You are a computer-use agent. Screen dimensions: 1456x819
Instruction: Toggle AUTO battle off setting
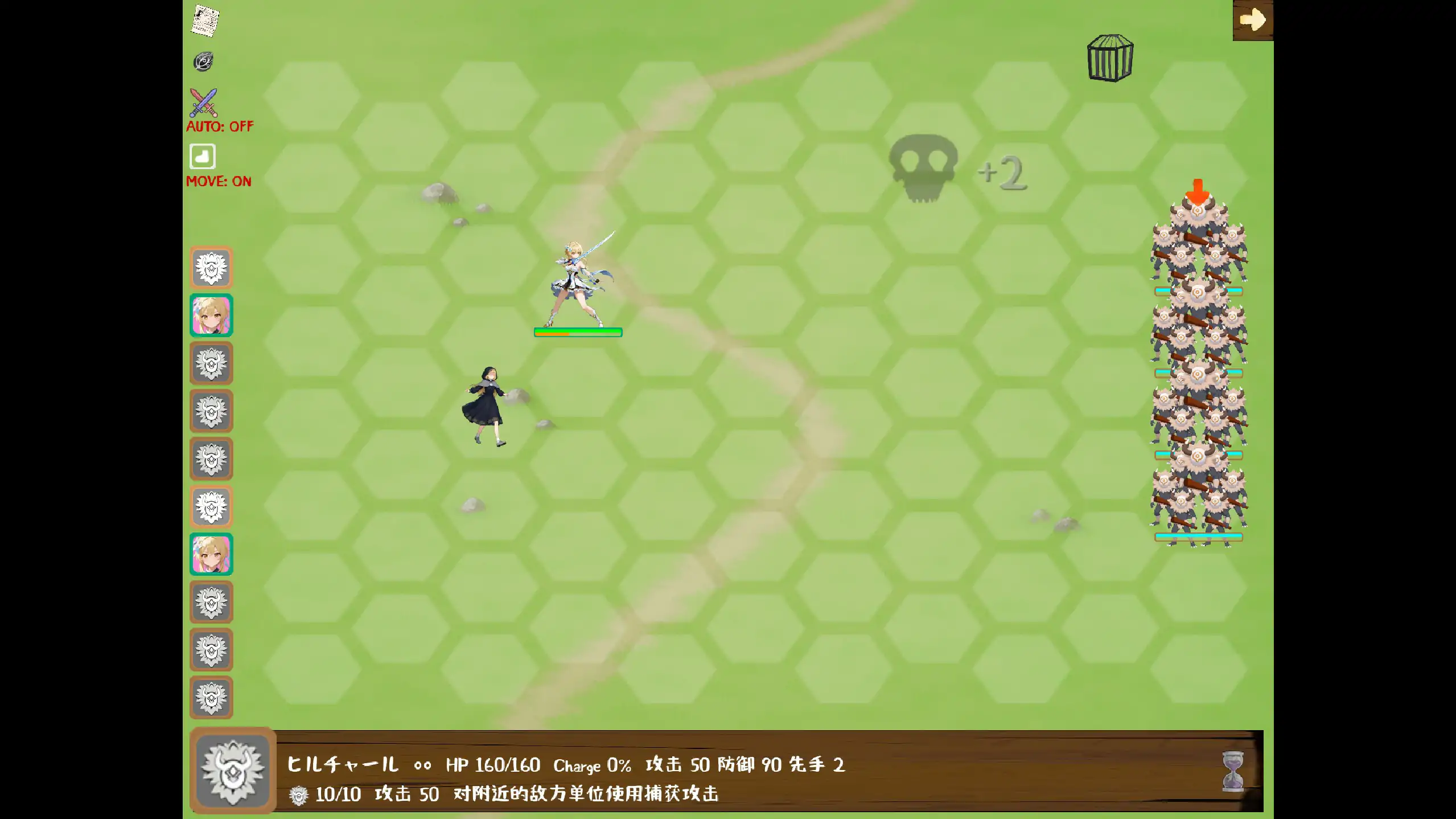pos(219,126)
